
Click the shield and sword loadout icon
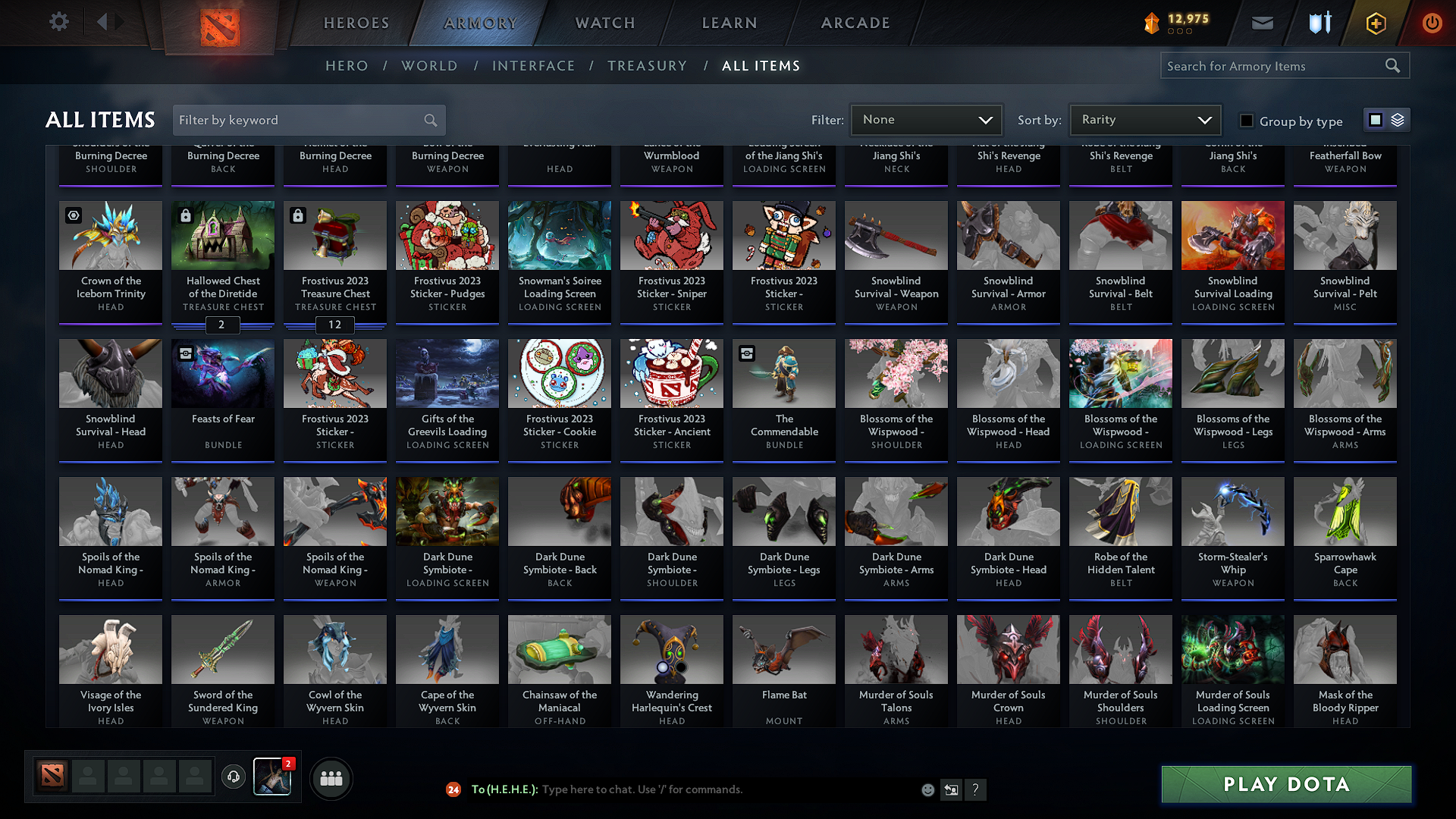point(1319,23)
